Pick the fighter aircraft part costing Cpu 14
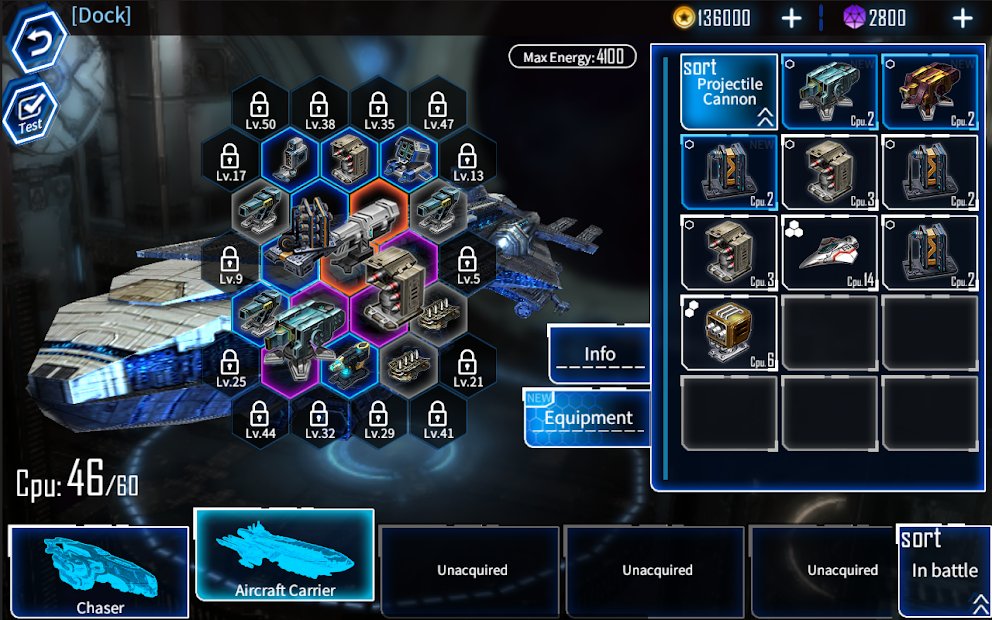The width and height of the screenshot is (992, 620). [x=830, y=254]
